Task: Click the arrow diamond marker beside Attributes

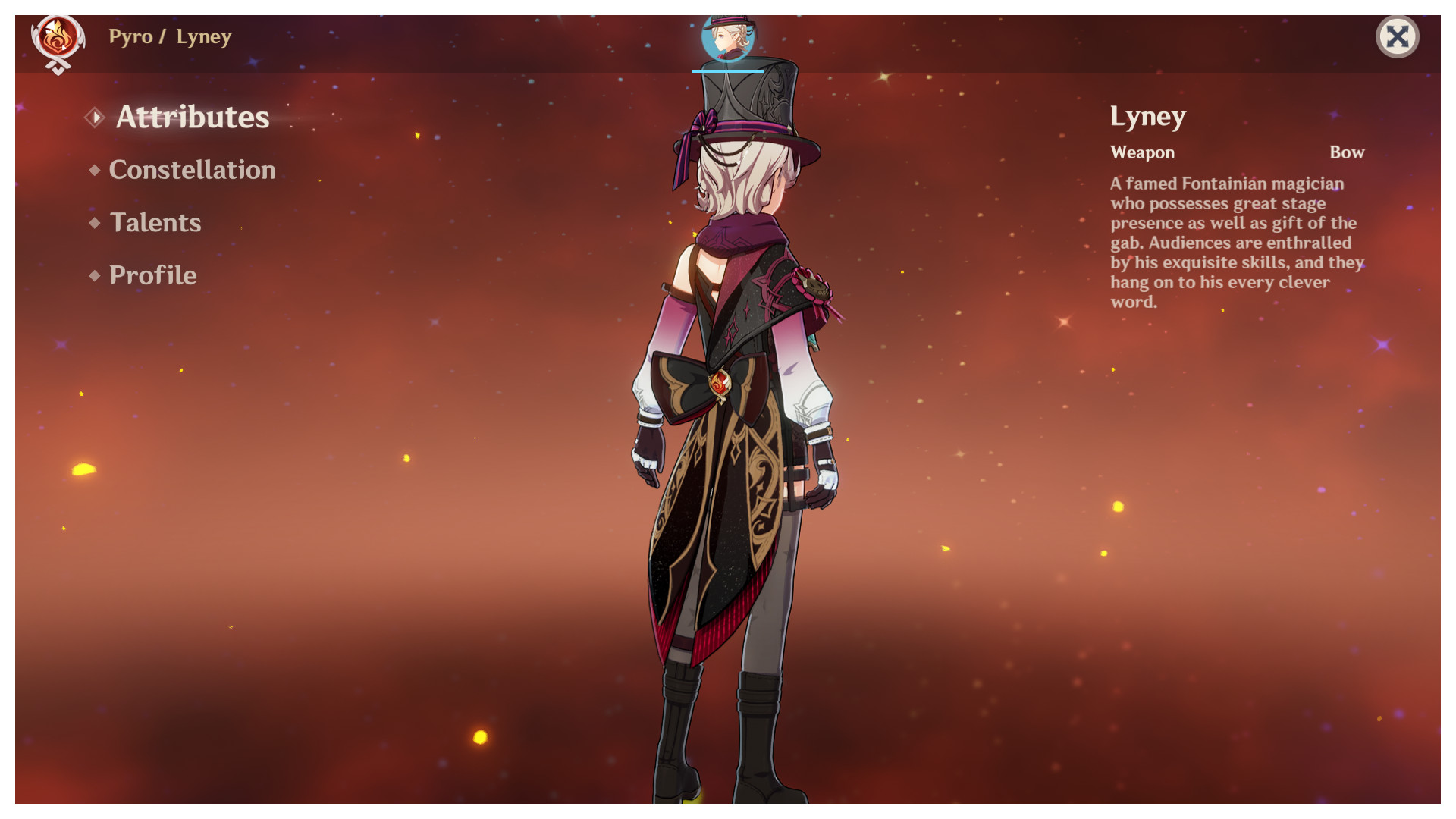Action: click(96, 118)
